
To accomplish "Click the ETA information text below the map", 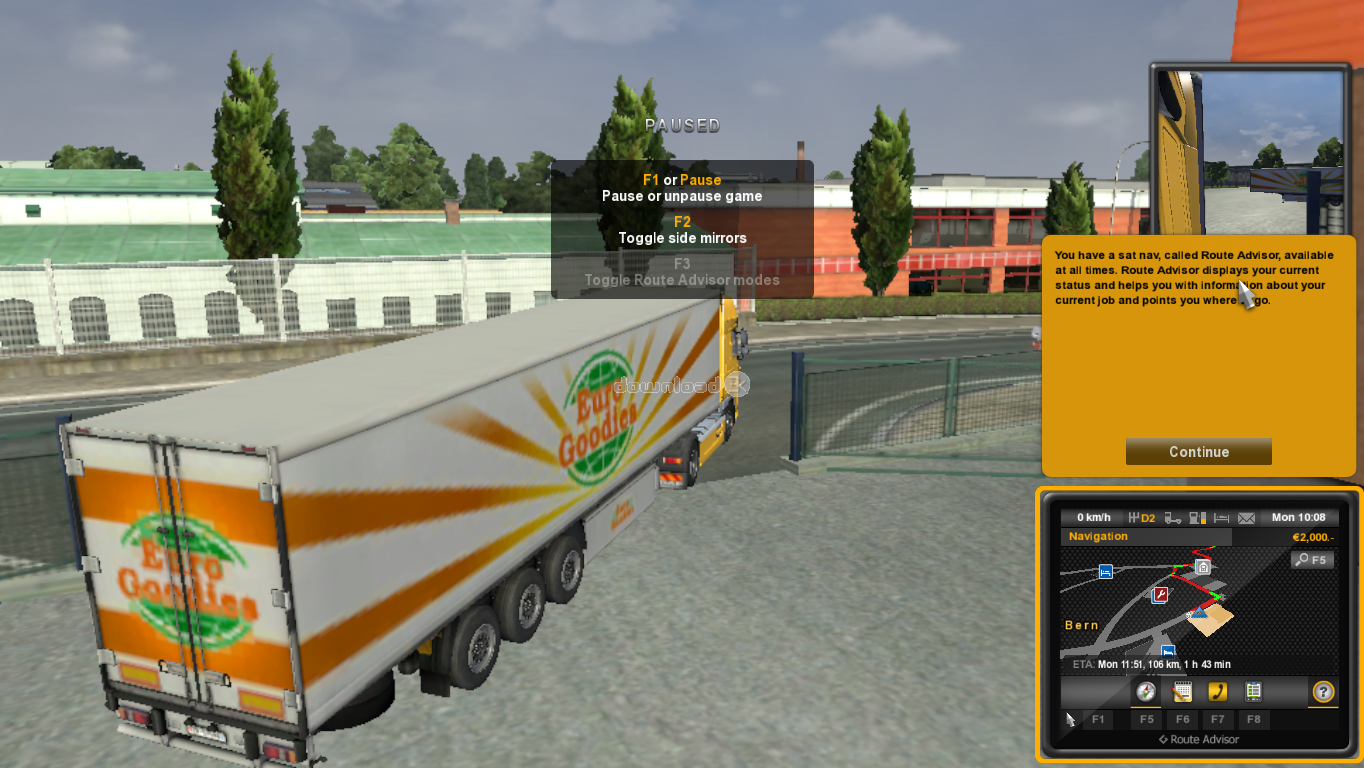I will (1152, 664).
